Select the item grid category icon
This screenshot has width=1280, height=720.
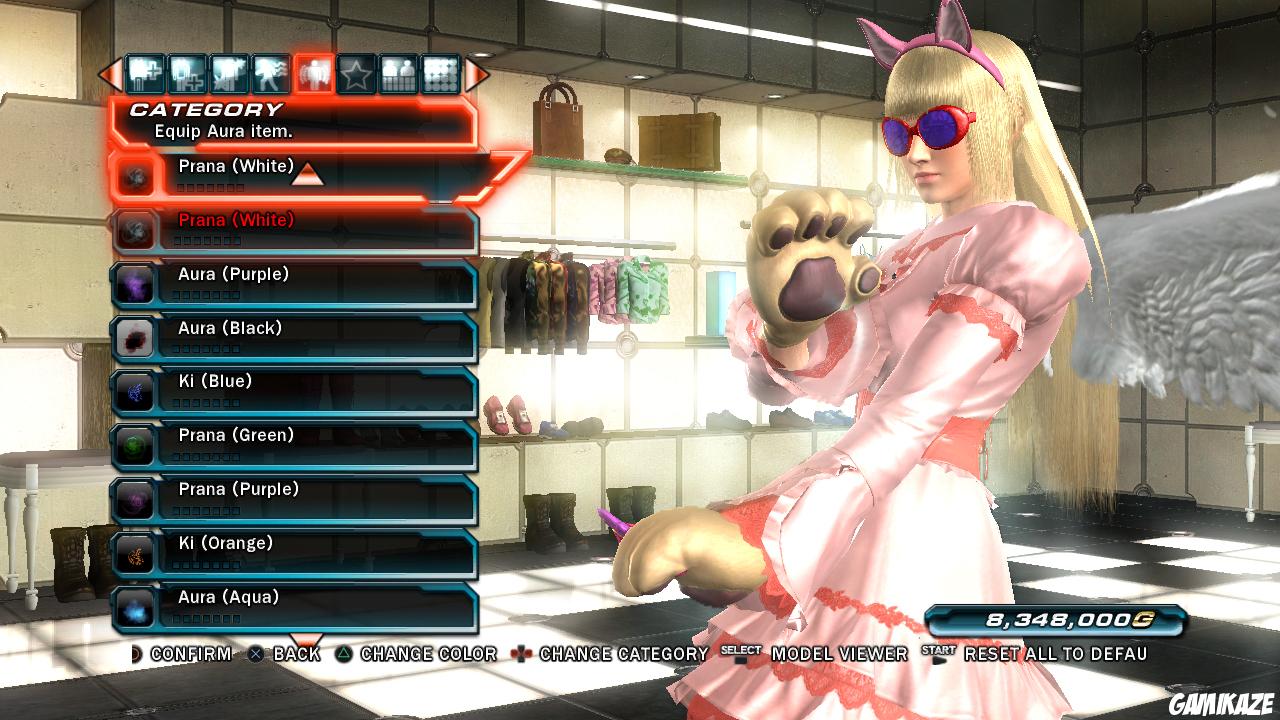440,70
